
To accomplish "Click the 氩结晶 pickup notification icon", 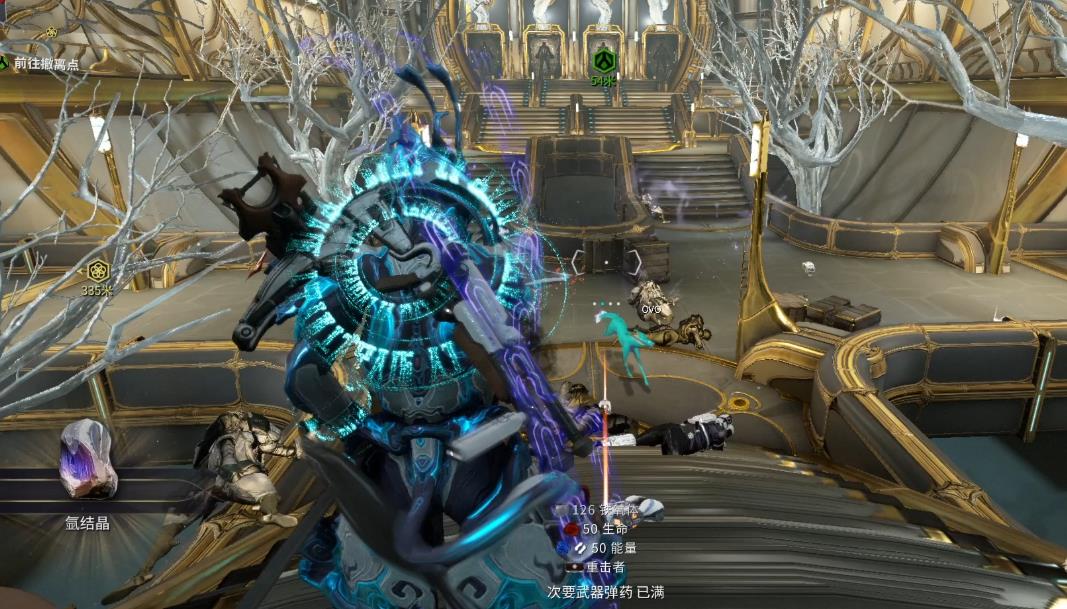I will point(88,459).
